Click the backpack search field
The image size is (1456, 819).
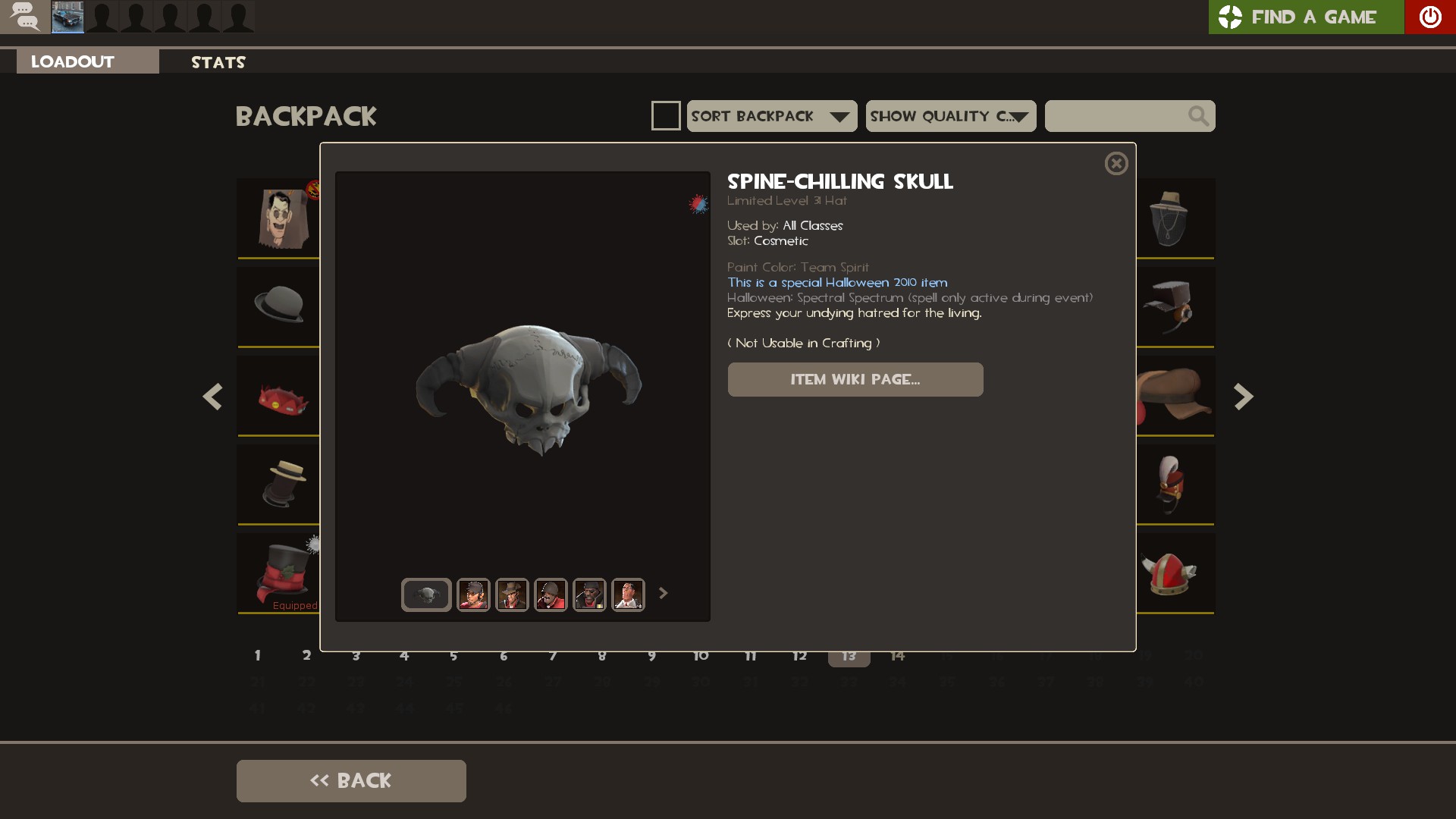tap(1115, 116)
